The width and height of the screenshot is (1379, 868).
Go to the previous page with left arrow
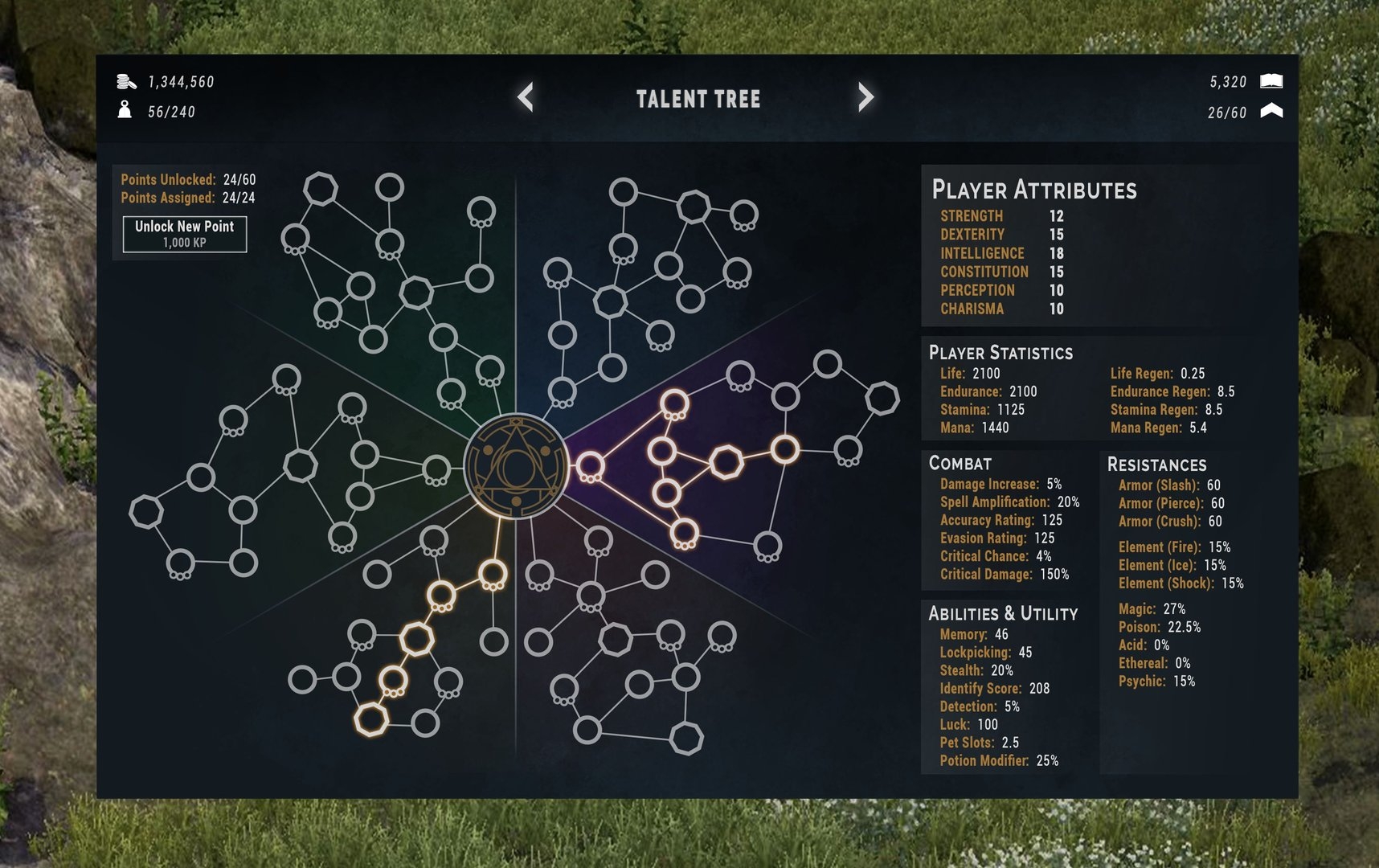click(x=526, y=97)
